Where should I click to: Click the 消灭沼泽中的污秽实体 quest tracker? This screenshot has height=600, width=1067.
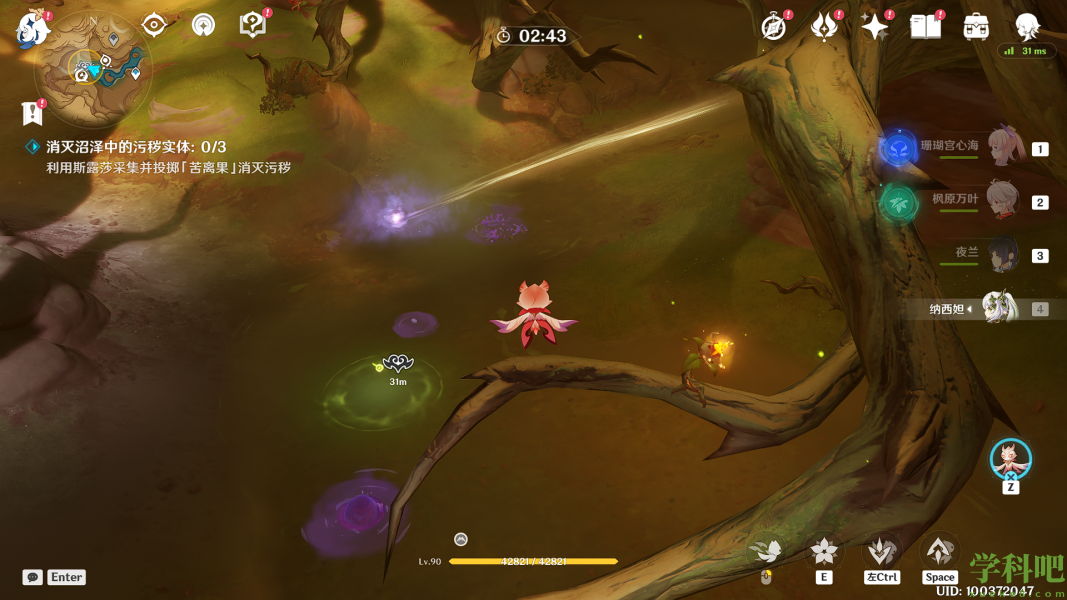136,147
